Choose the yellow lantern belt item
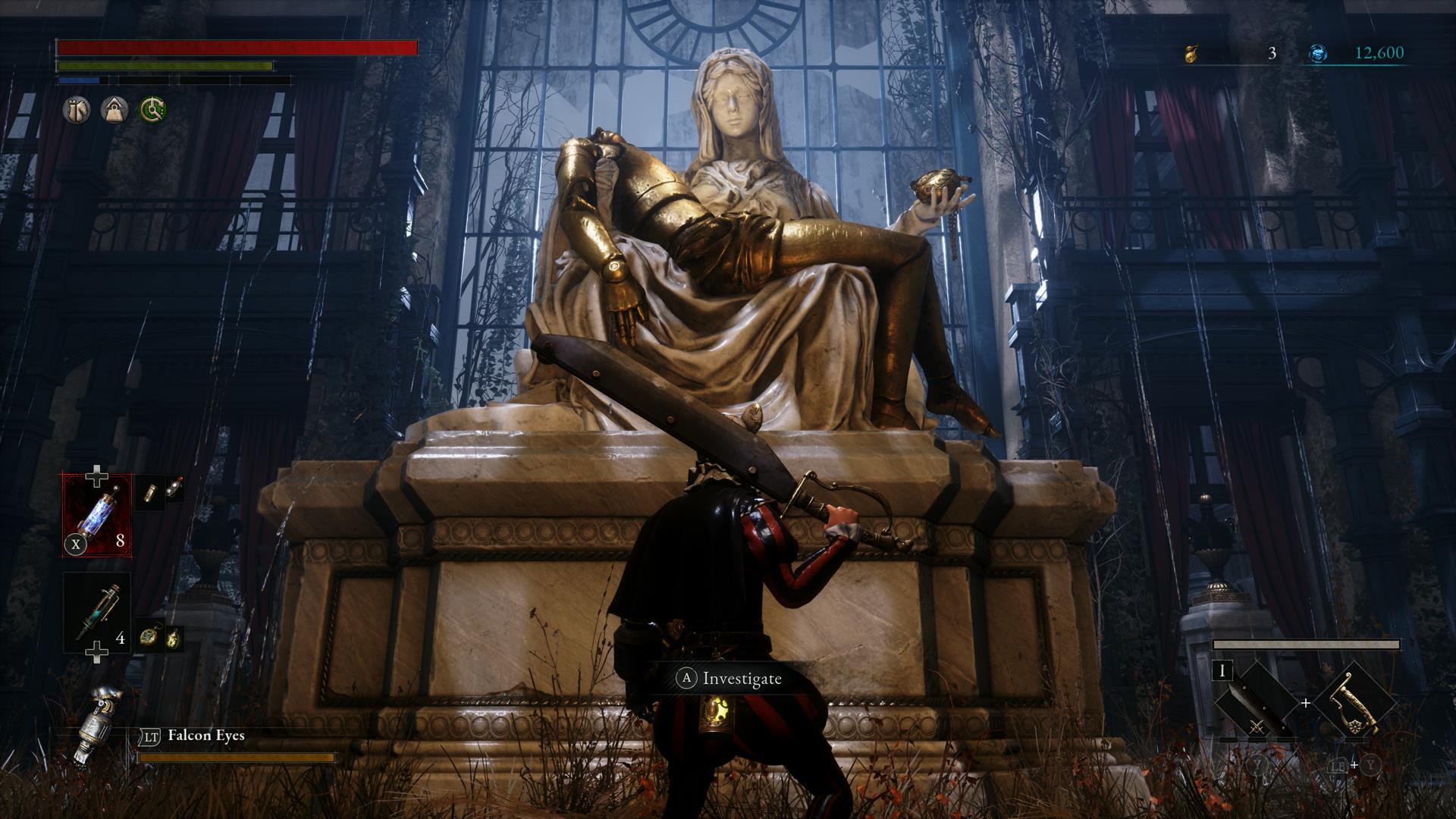1456x819 pixels. click(x=174, y=639)
